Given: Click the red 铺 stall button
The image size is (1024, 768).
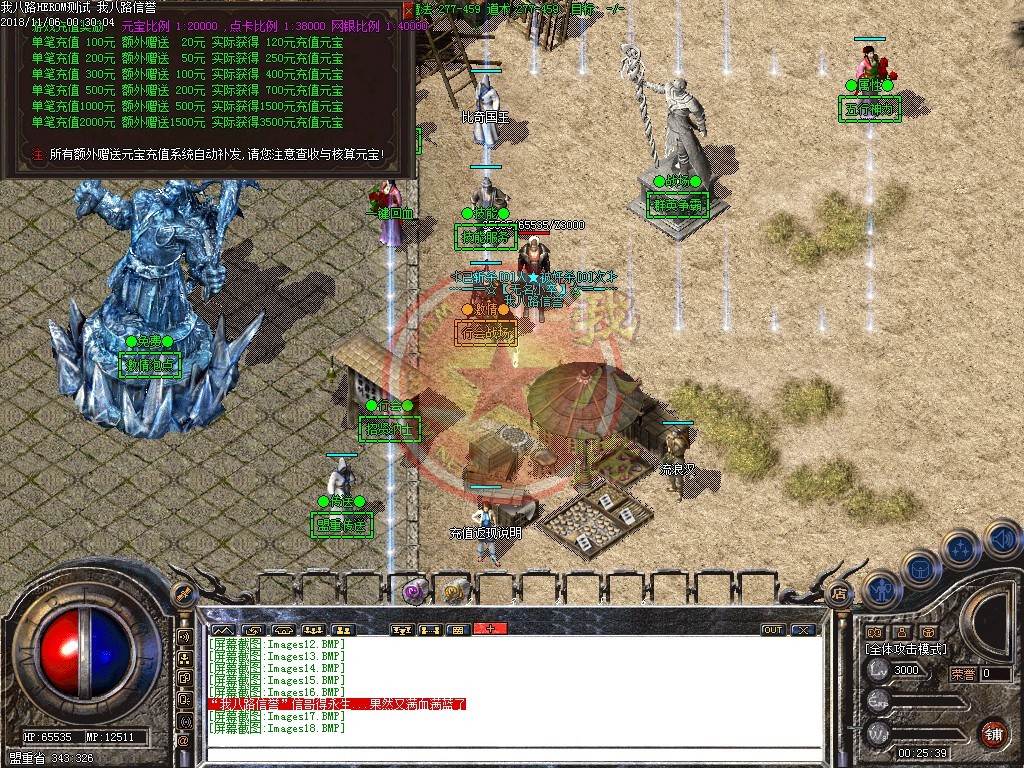Looking at the screenshot, I should pyautogui.click(x=992, y=733).
